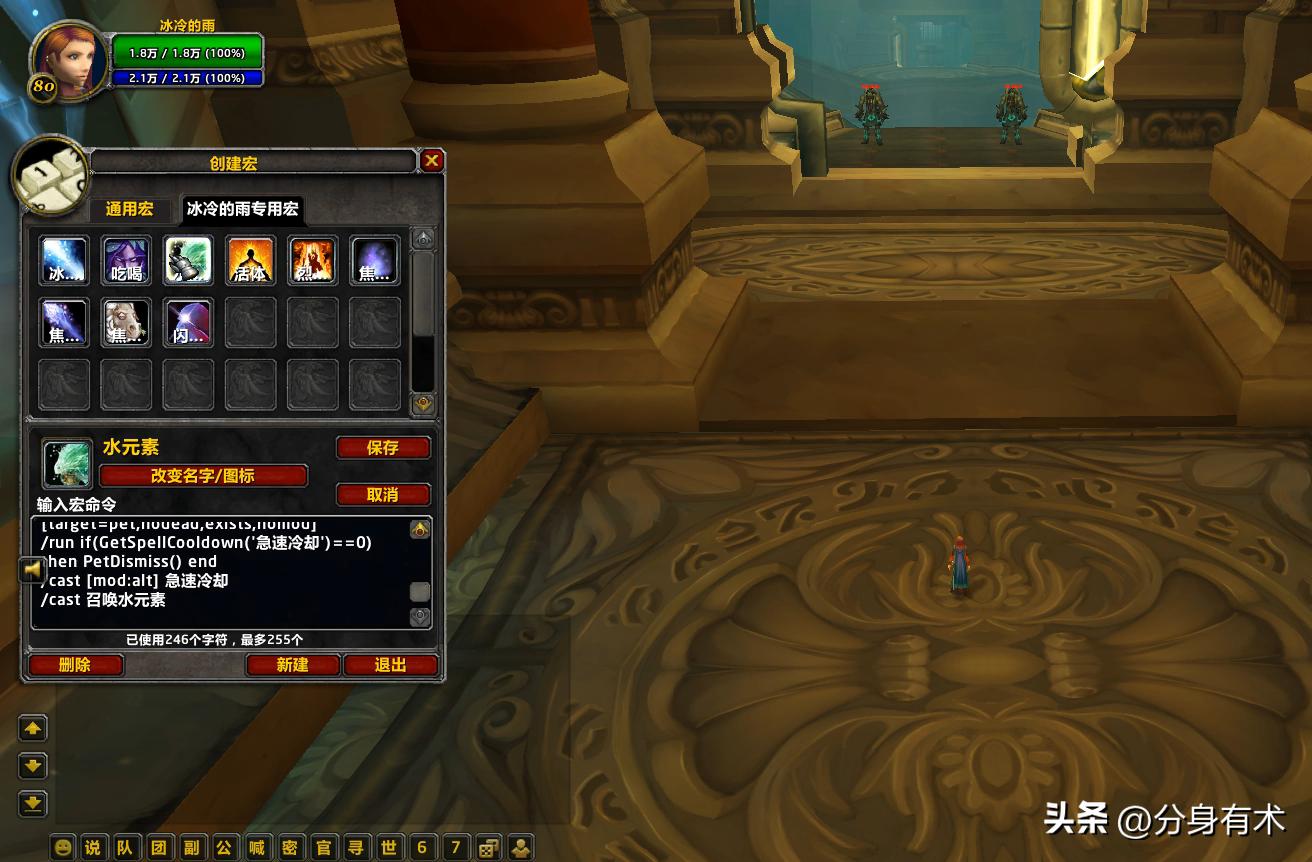The width and height of the screenshot is (1312, 862).
Task: Open the 世 world chat channel tab
Action: (390, 847)
